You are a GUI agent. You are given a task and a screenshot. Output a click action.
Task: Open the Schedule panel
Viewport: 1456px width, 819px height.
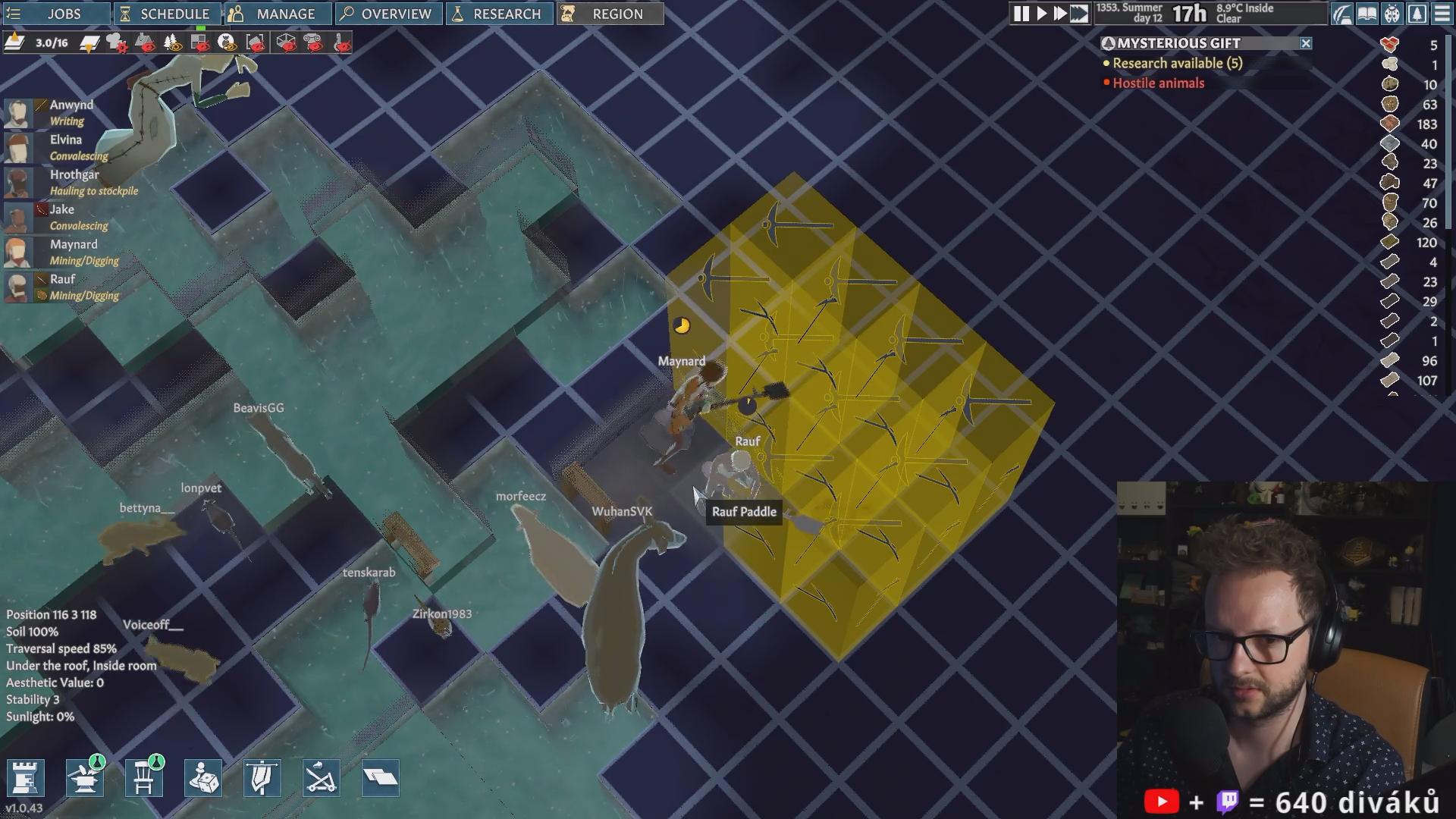click(167, 14)
